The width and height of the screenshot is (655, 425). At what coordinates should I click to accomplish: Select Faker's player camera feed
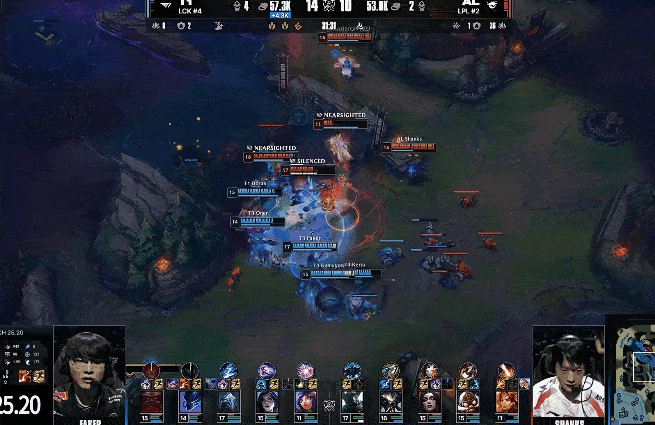point(89,370)
